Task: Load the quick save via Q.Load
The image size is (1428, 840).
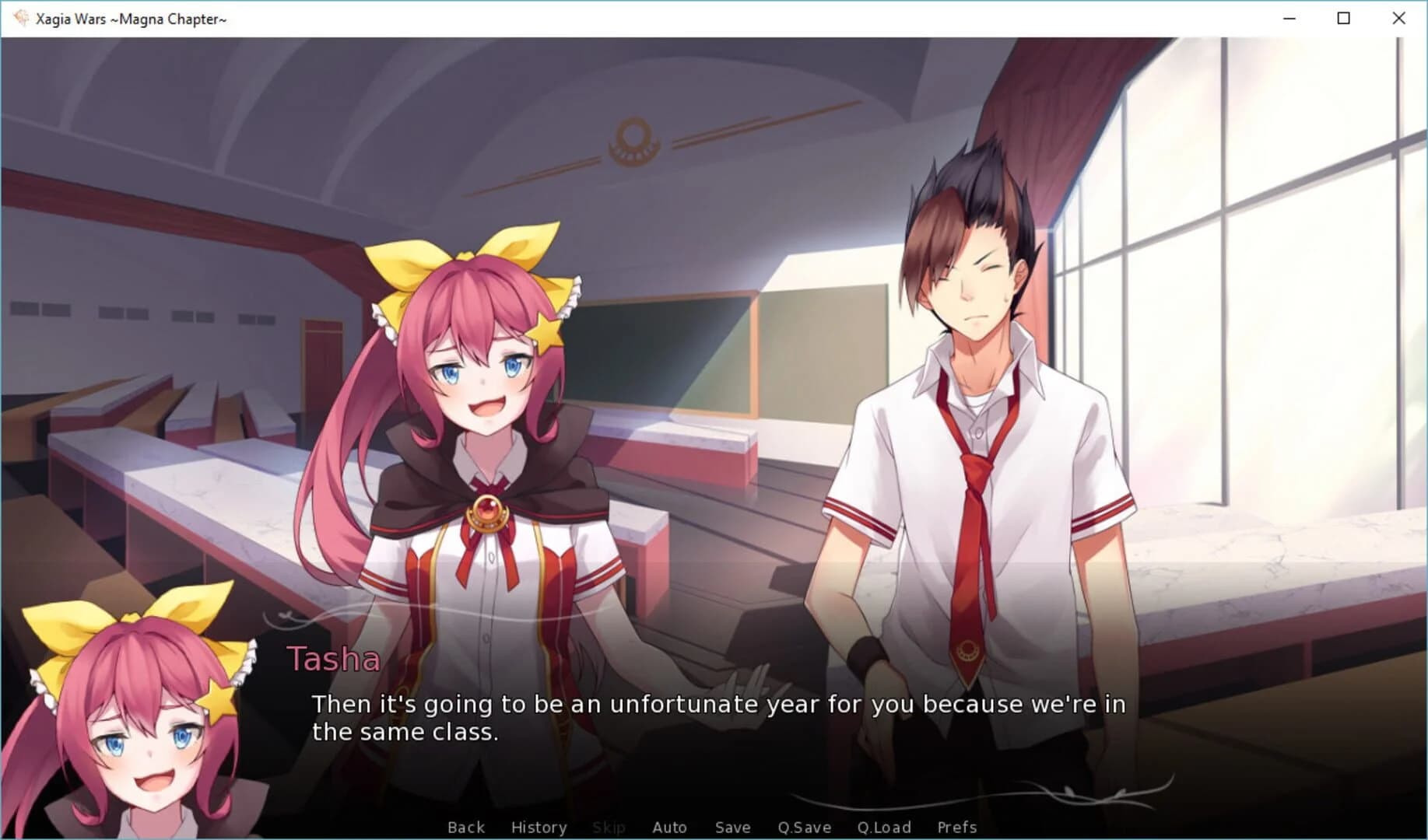Action: coord(884,827)
